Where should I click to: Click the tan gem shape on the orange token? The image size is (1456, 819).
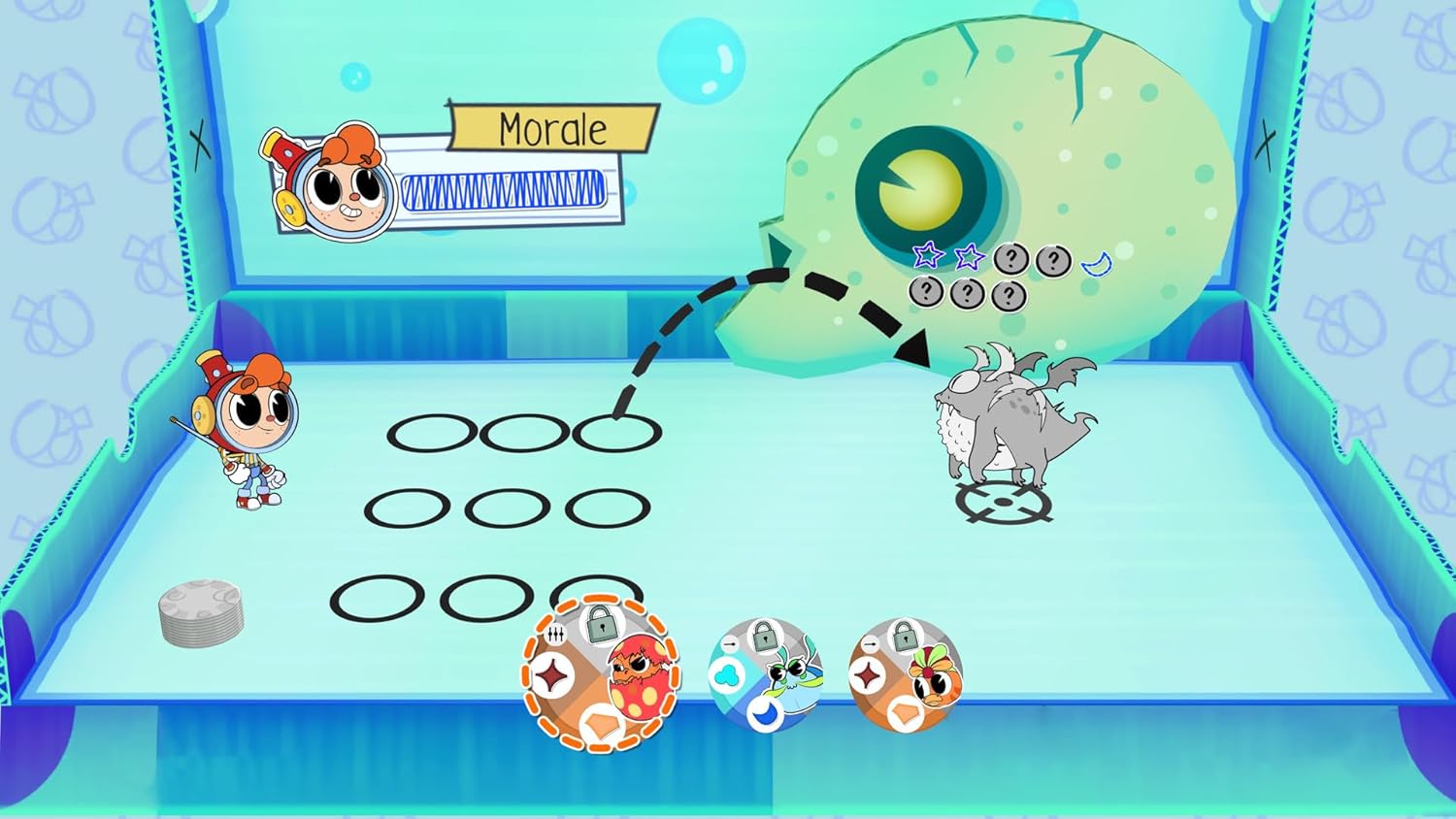click(904, 713)
